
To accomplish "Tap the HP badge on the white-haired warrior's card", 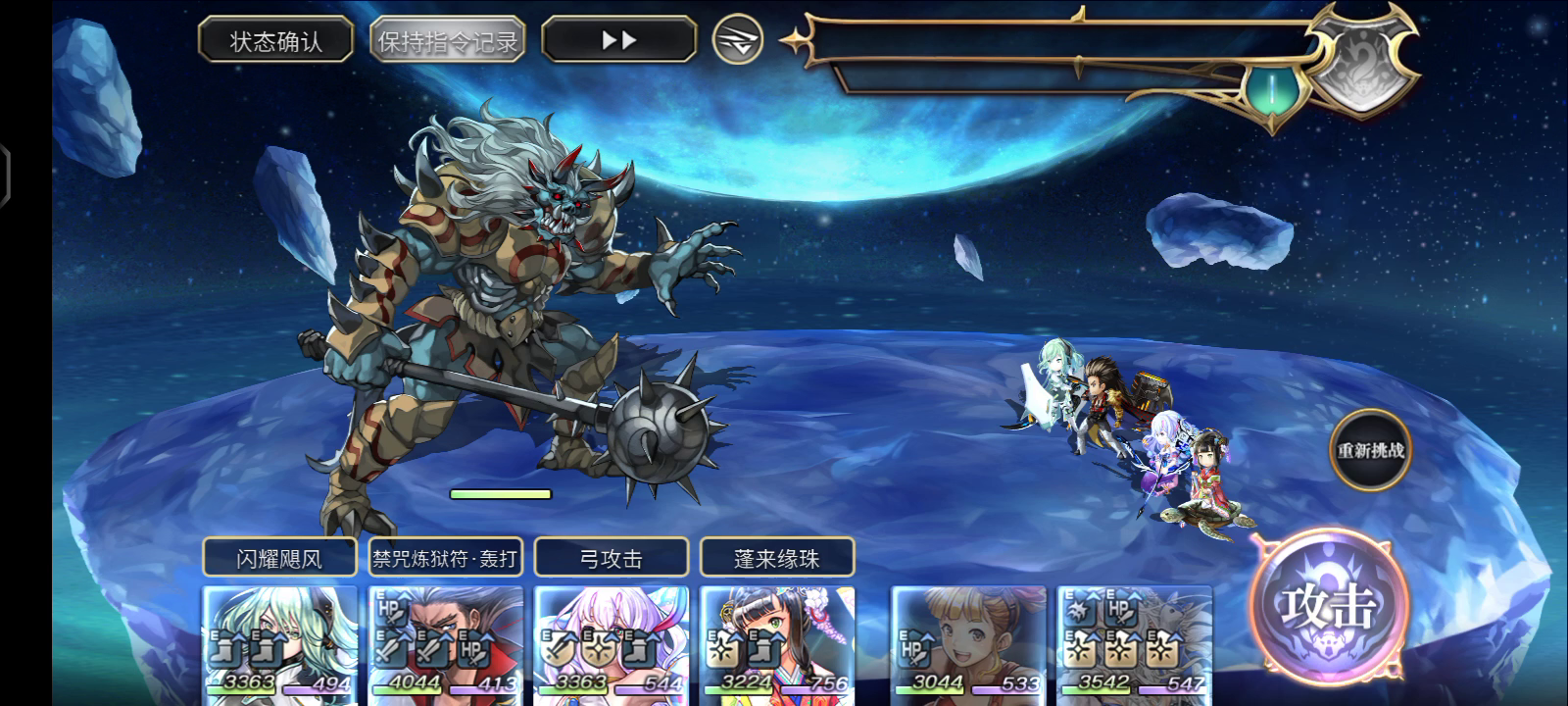I will tap(391, 610).
